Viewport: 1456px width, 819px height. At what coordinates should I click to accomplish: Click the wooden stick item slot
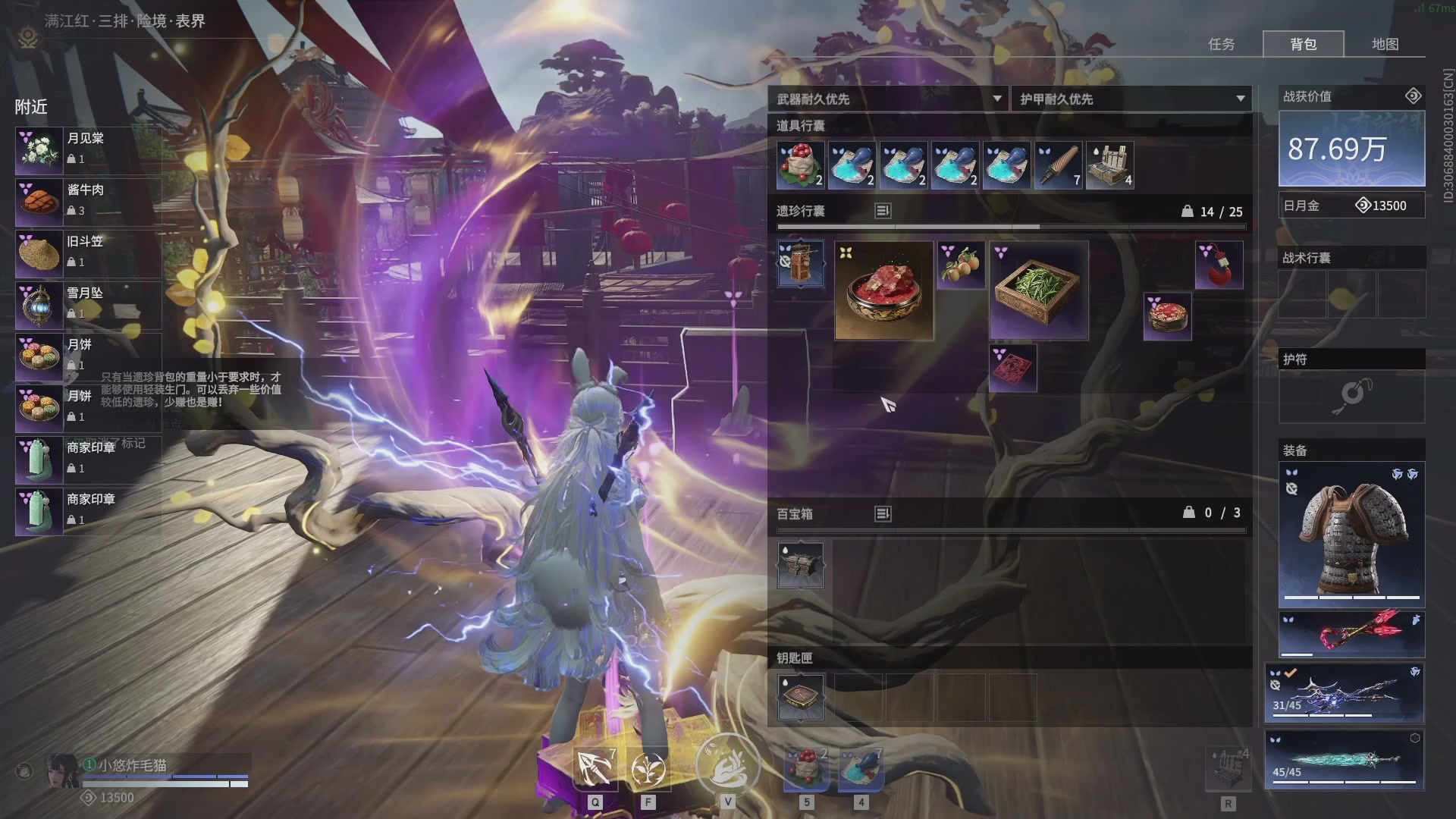(x=1058, y=165)
